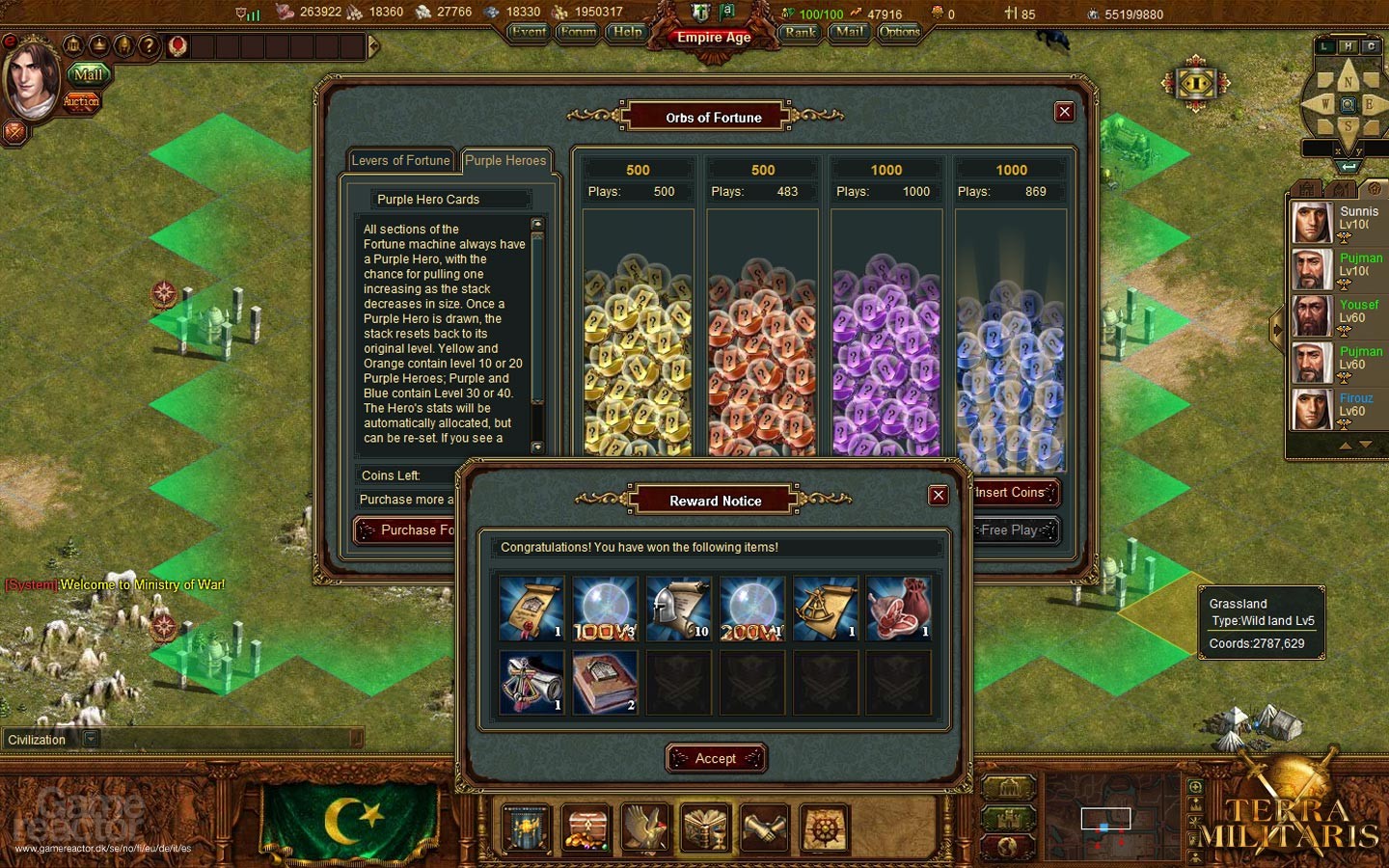
Task: Click Accept on the Reward Notice
Action: [715, 758]
